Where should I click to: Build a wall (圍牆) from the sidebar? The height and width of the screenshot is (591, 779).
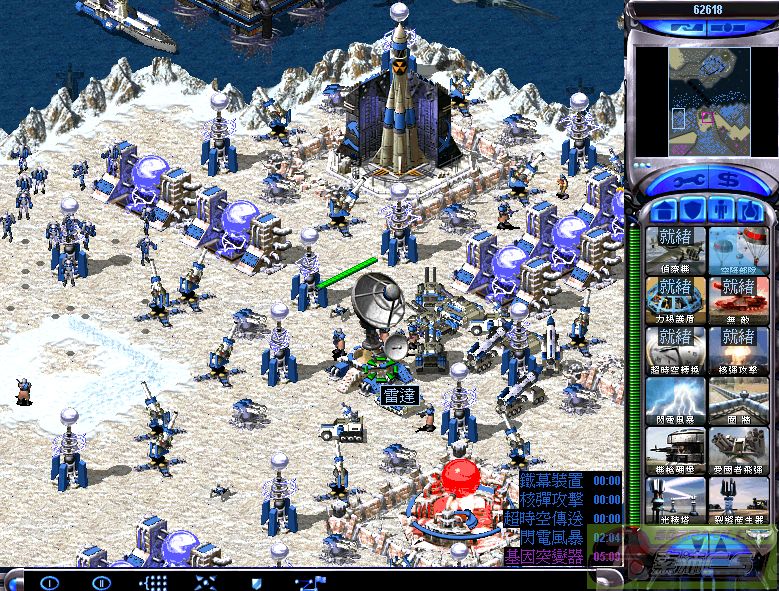click(x=737, y=400)
